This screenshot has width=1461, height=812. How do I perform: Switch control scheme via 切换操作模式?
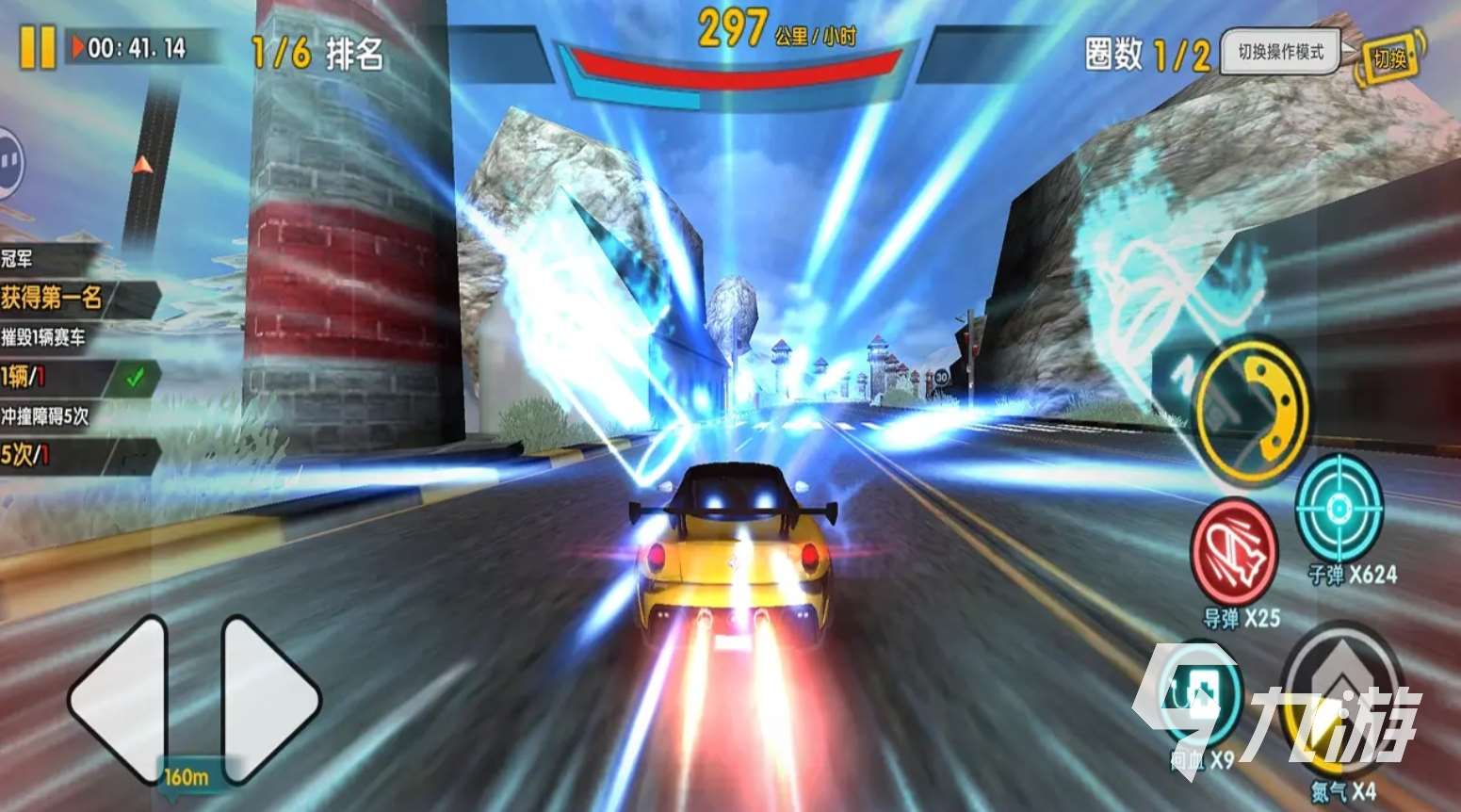click(1283, 54)
